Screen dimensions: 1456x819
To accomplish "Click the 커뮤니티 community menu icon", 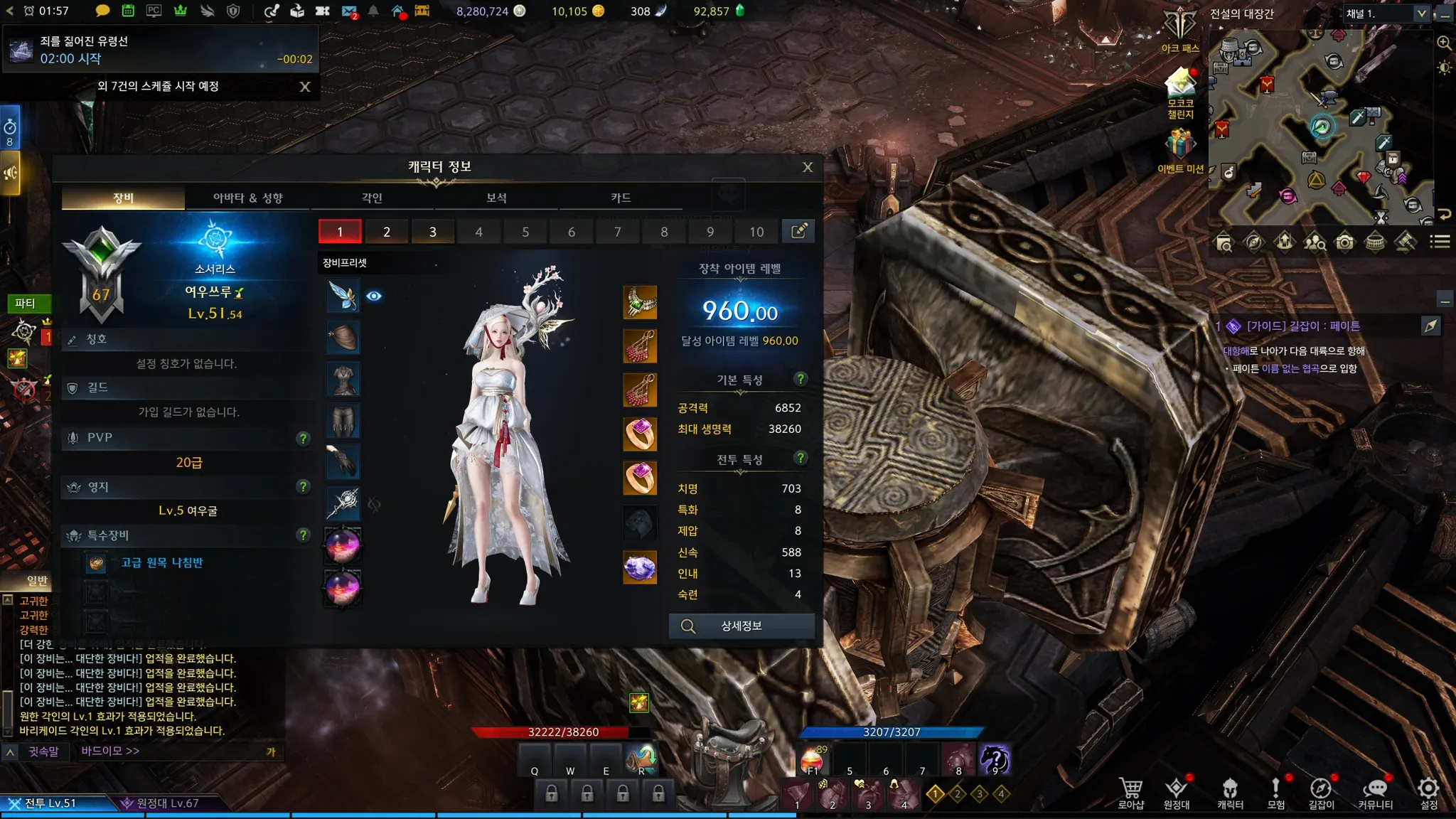I will coord(1375,793).
